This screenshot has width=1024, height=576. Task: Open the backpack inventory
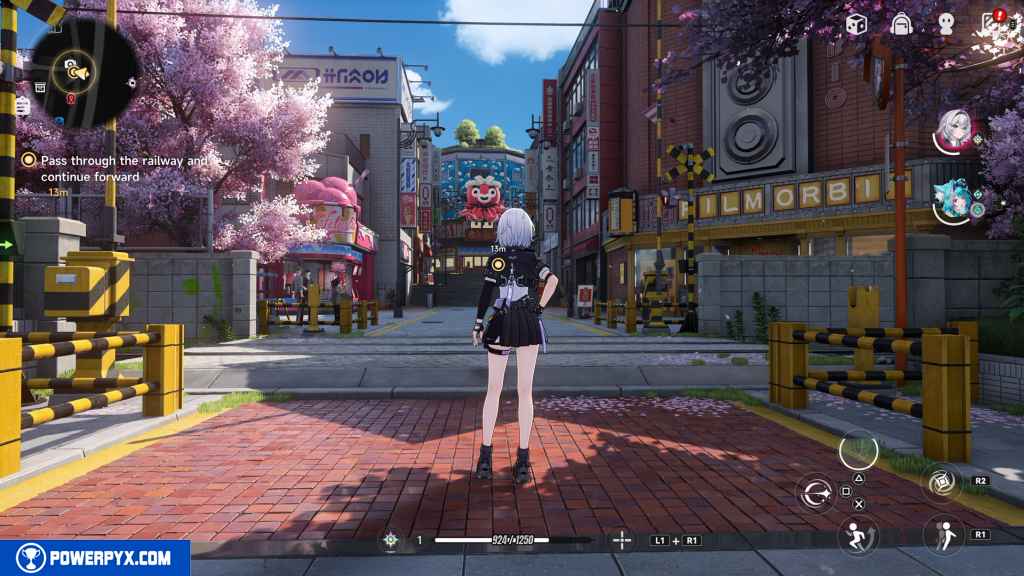pyautogui.click(x=901, y=24)
